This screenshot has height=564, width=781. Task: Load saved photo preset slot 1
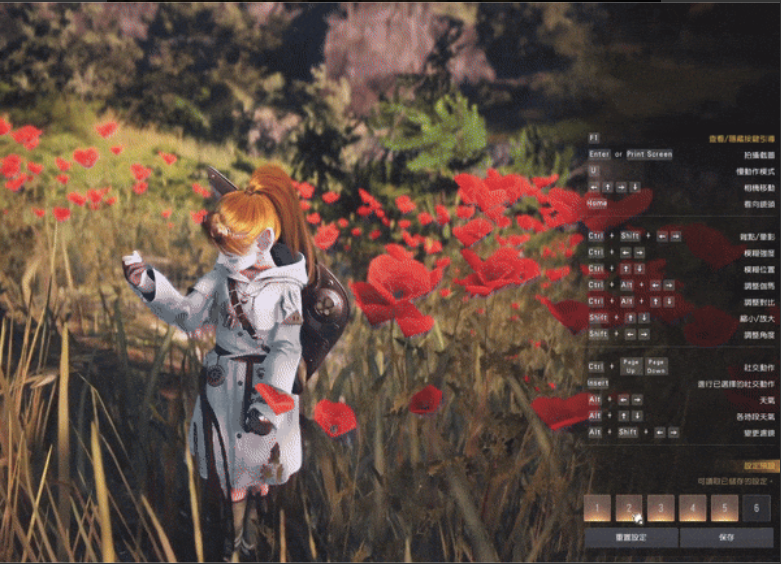tap(597, 507)
